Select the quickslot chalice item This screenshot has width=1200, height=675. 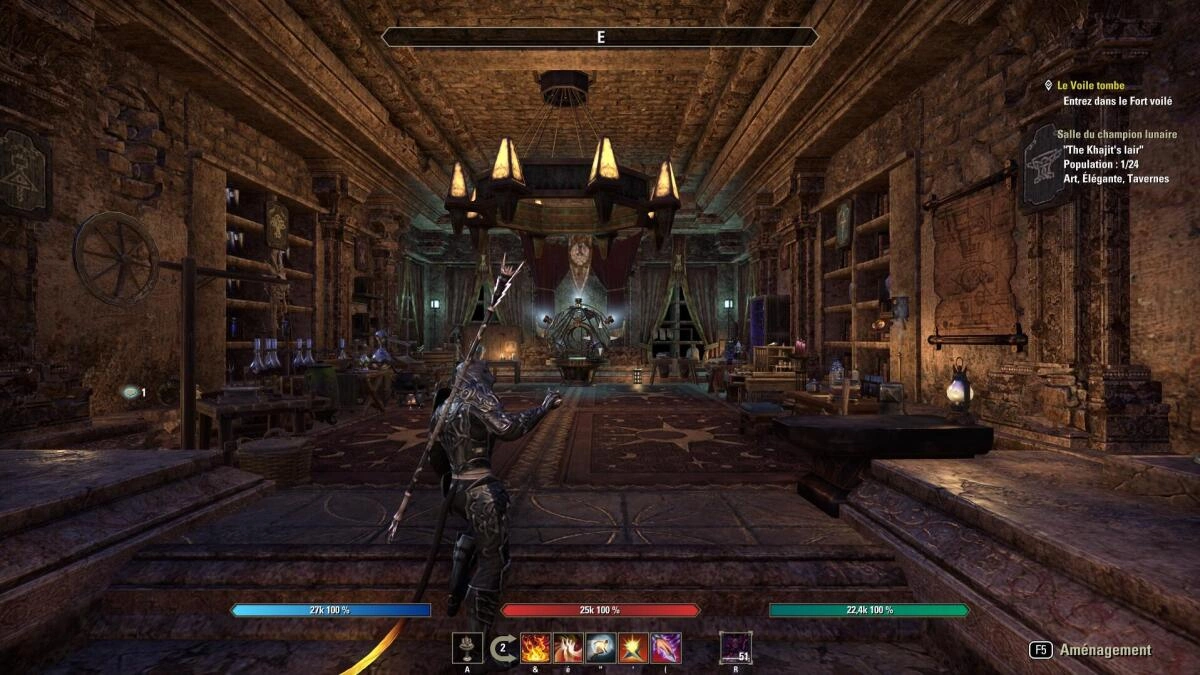[467, 647]
